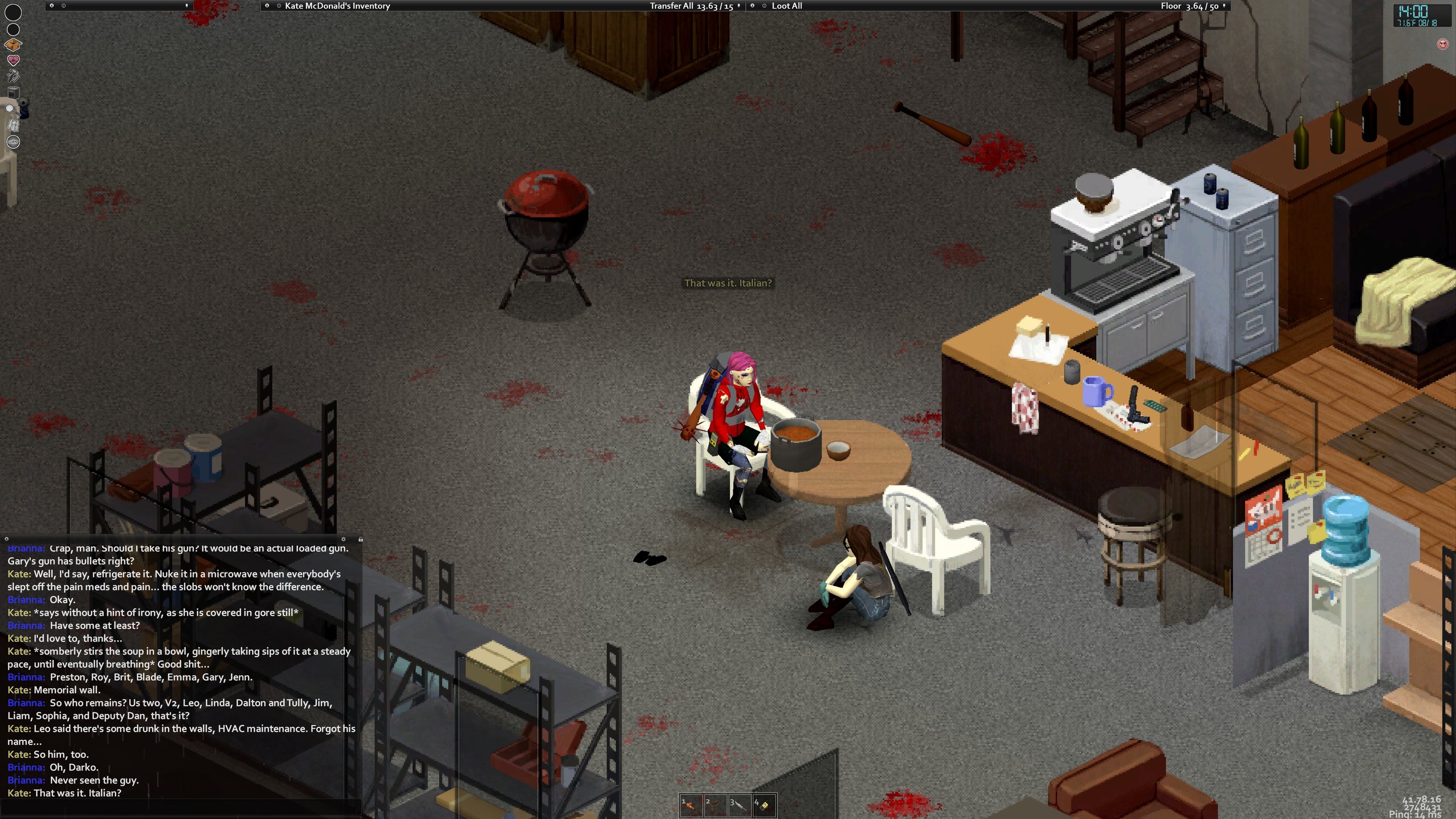This screenshot has height=819, width=1456.
Task: Select hotbar slot 4 walkie talkie
Action: 764,805
